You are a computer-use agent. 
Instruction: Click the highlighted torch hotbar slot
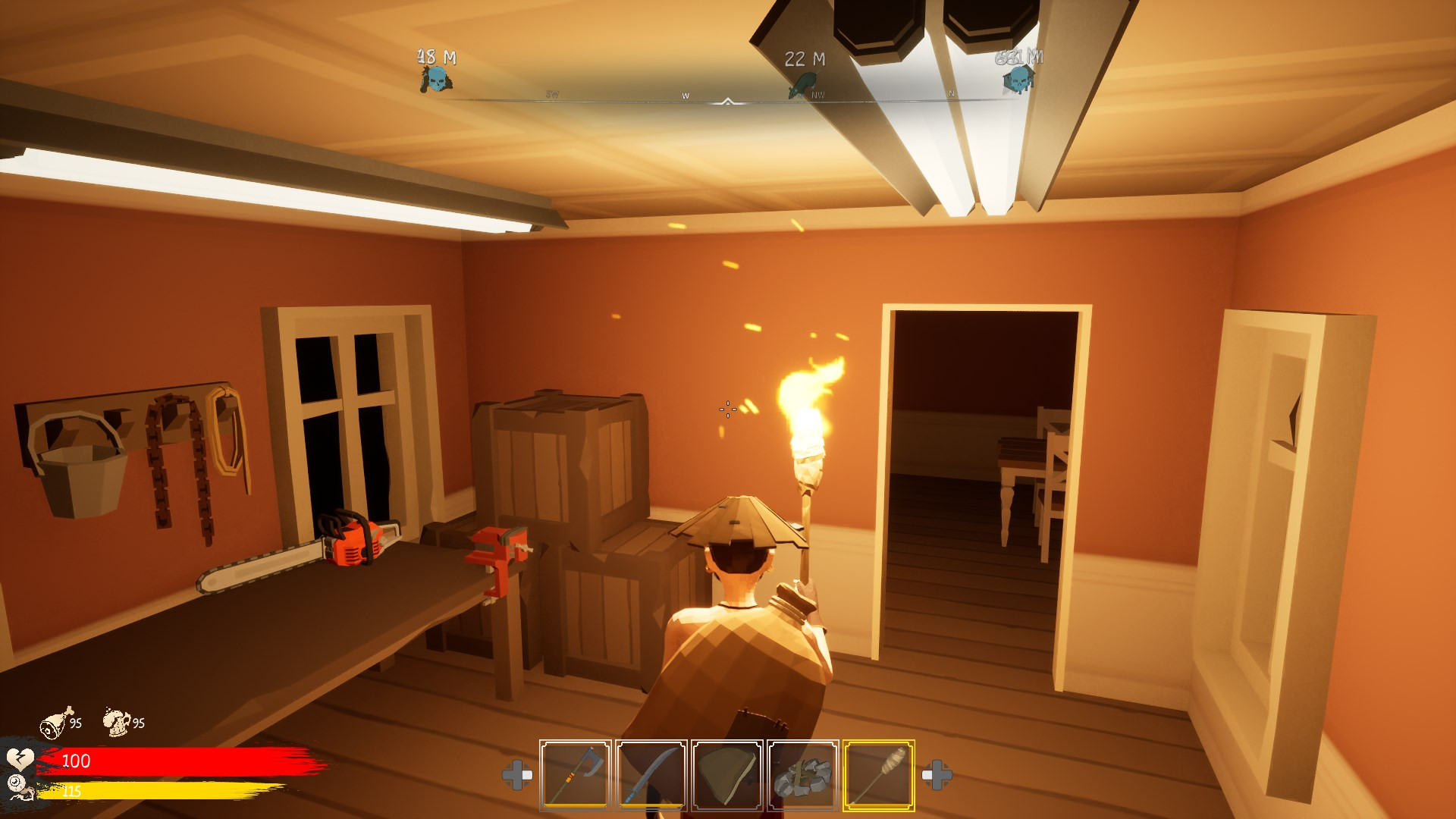pos(878,775)
